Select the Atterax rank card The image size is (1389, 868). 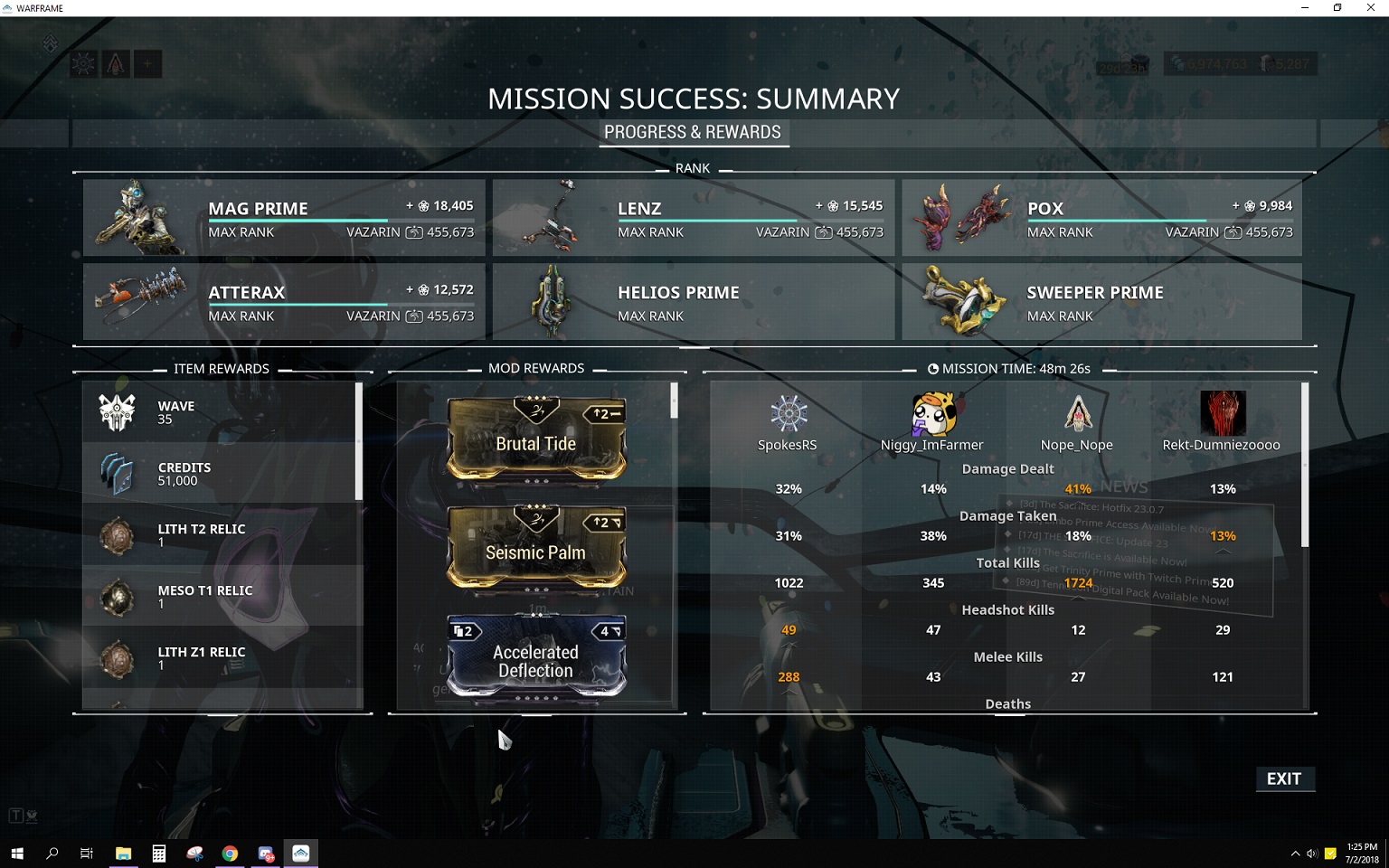pyautogui.click(x=284, y=302)
